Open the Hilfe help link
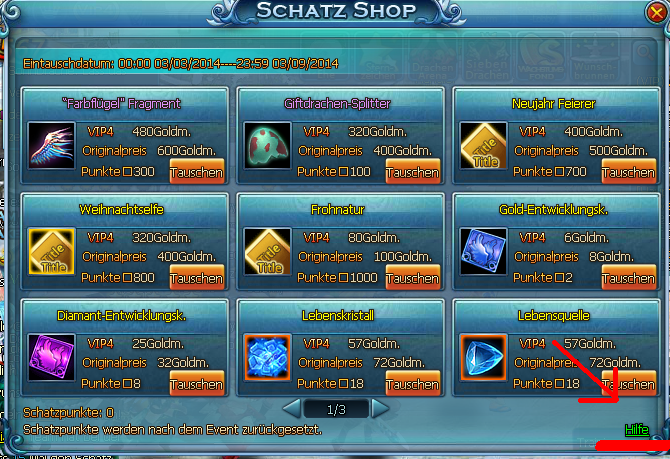The image size is (670, 459). coord(636,429)
